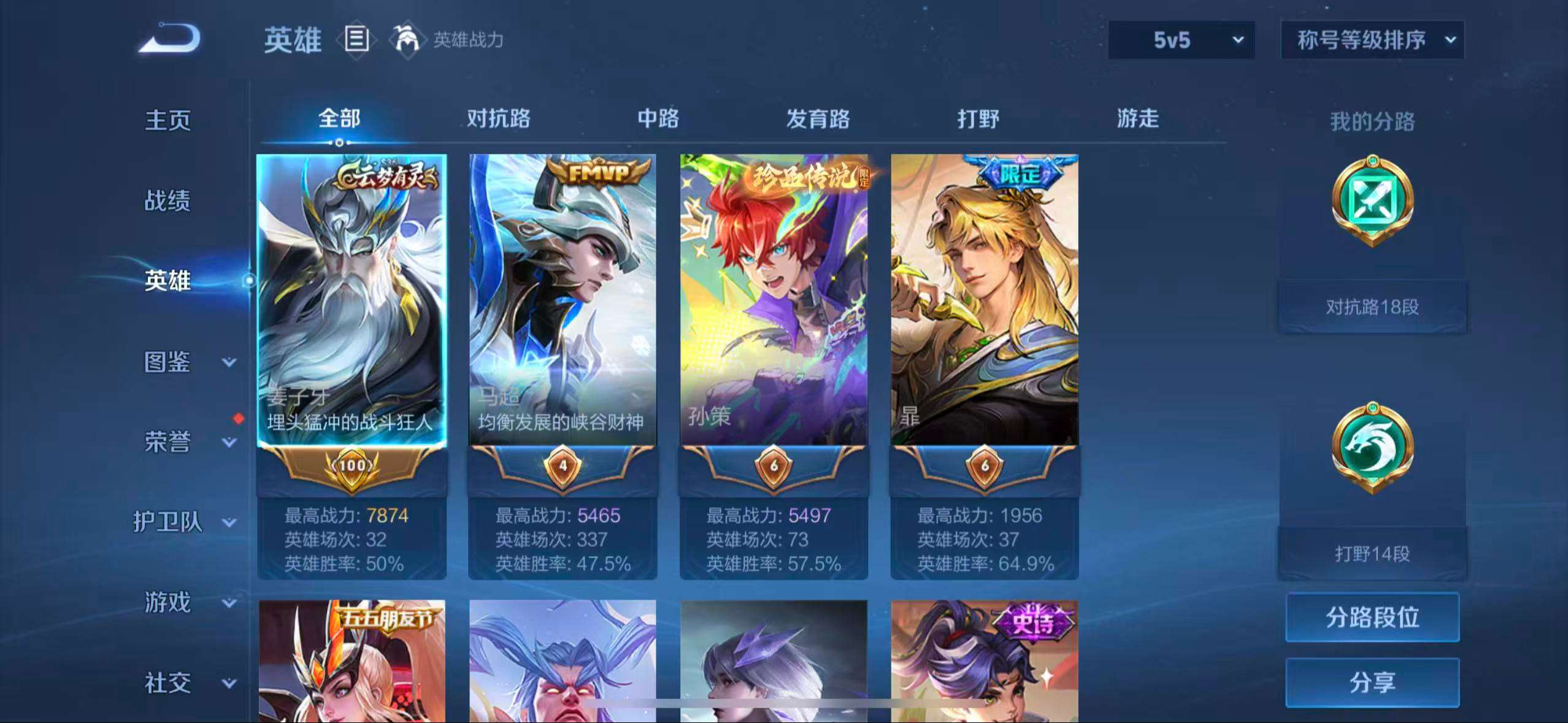
Task: Switch to the 中路 tab
Action: [x=658, y=120]
